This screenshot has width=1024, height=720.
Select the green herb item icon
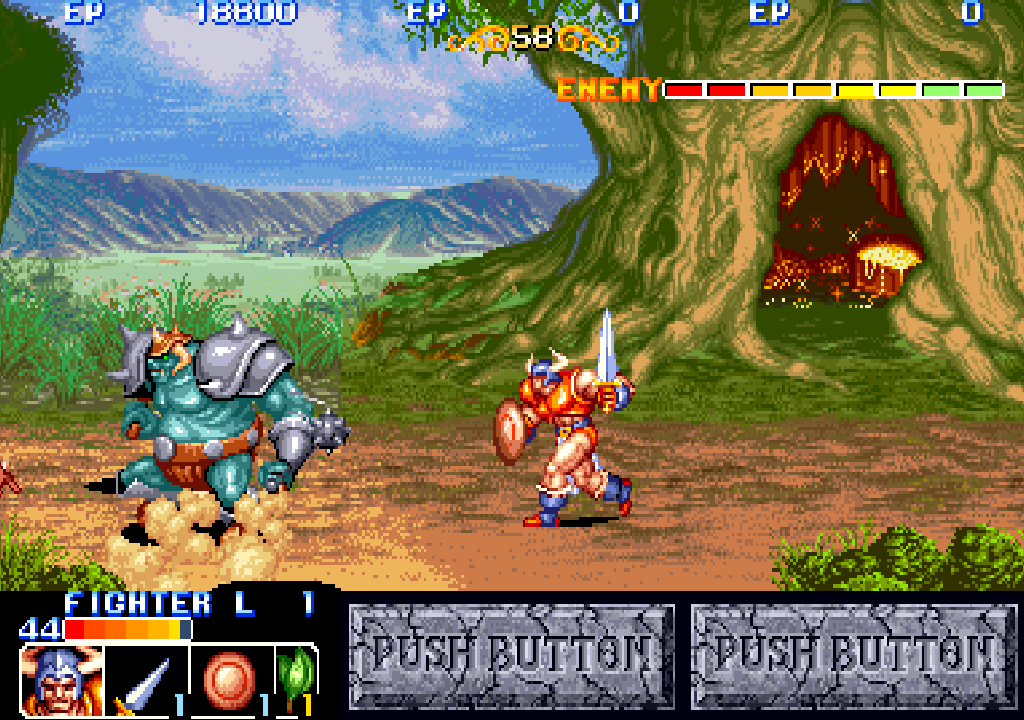[x=297, y=675]
